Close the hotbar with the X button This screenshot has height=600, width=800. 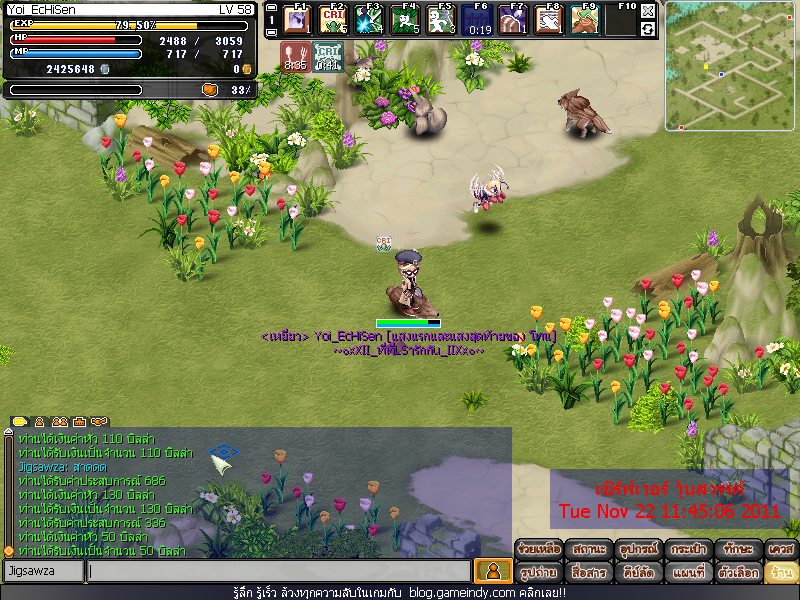(x=648, y=11)
